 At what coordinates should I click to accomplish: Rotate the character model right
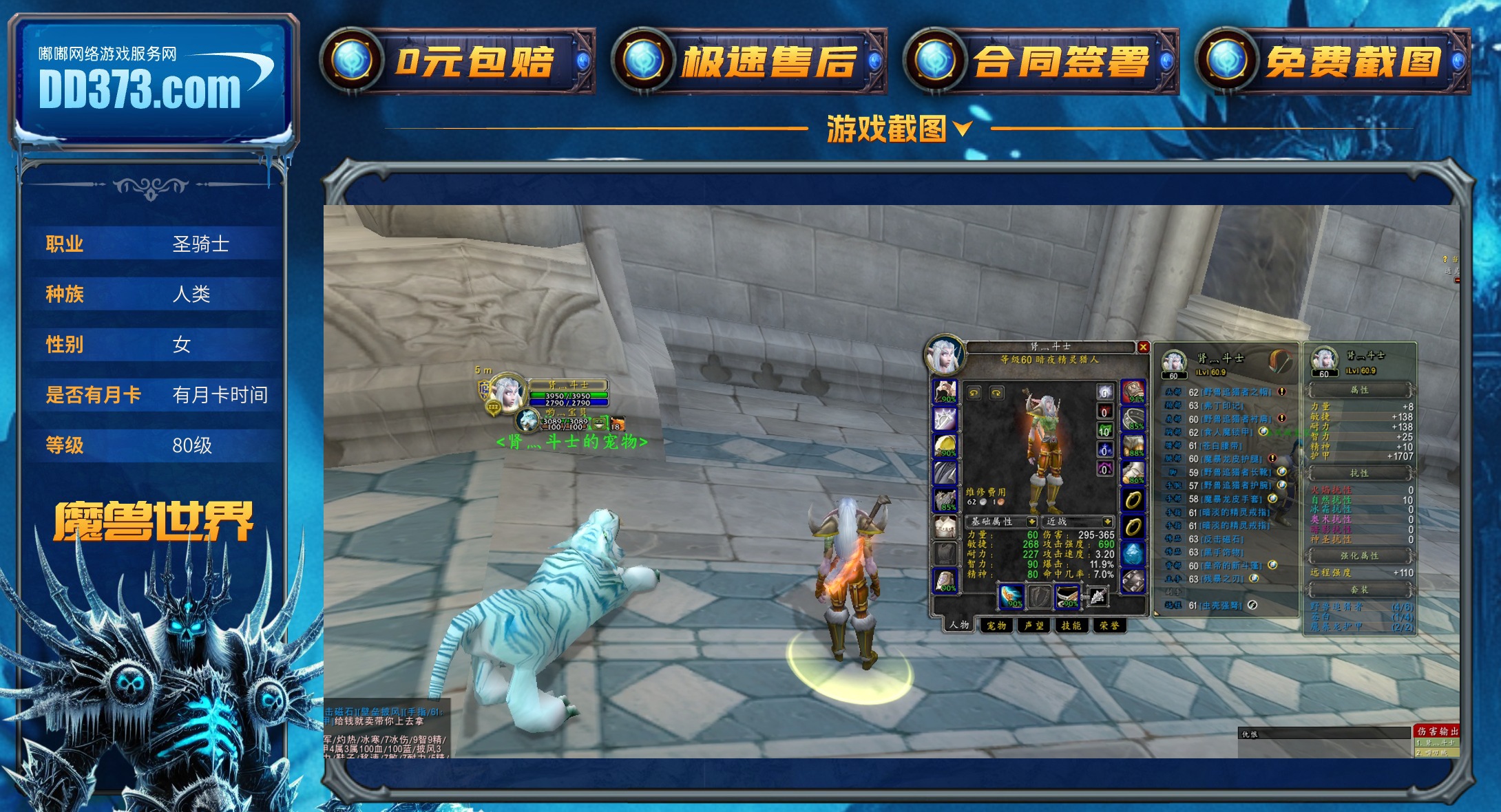click(996, 393)
